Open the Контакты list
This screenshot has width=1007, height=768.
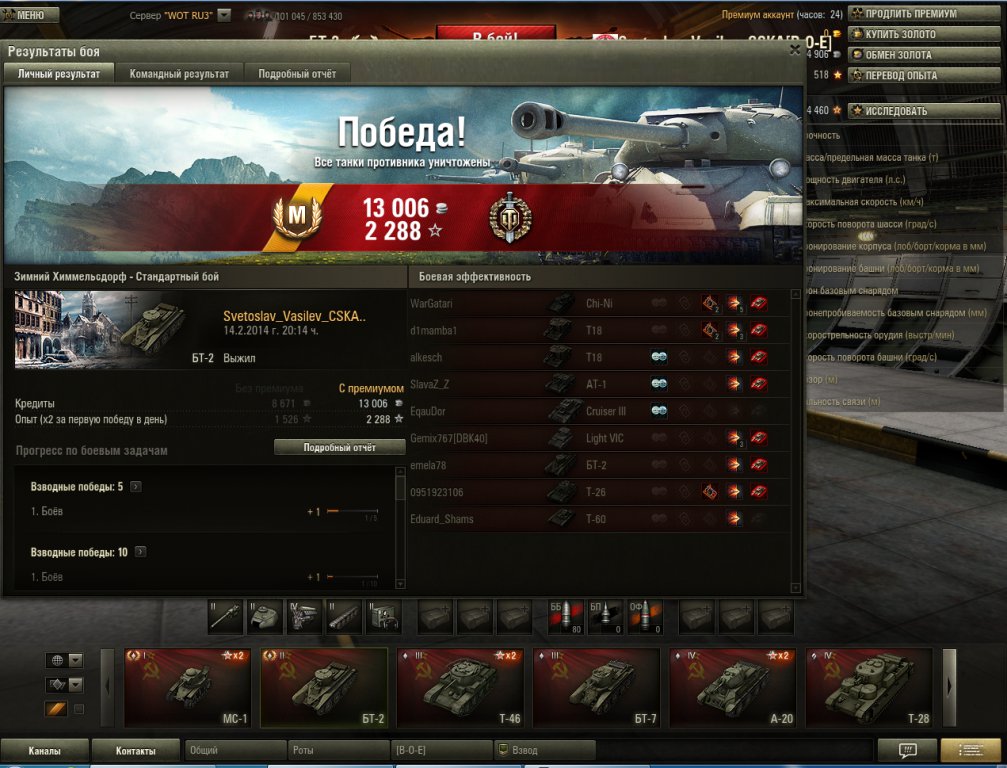pyautogui.click(x=135, y=751)
